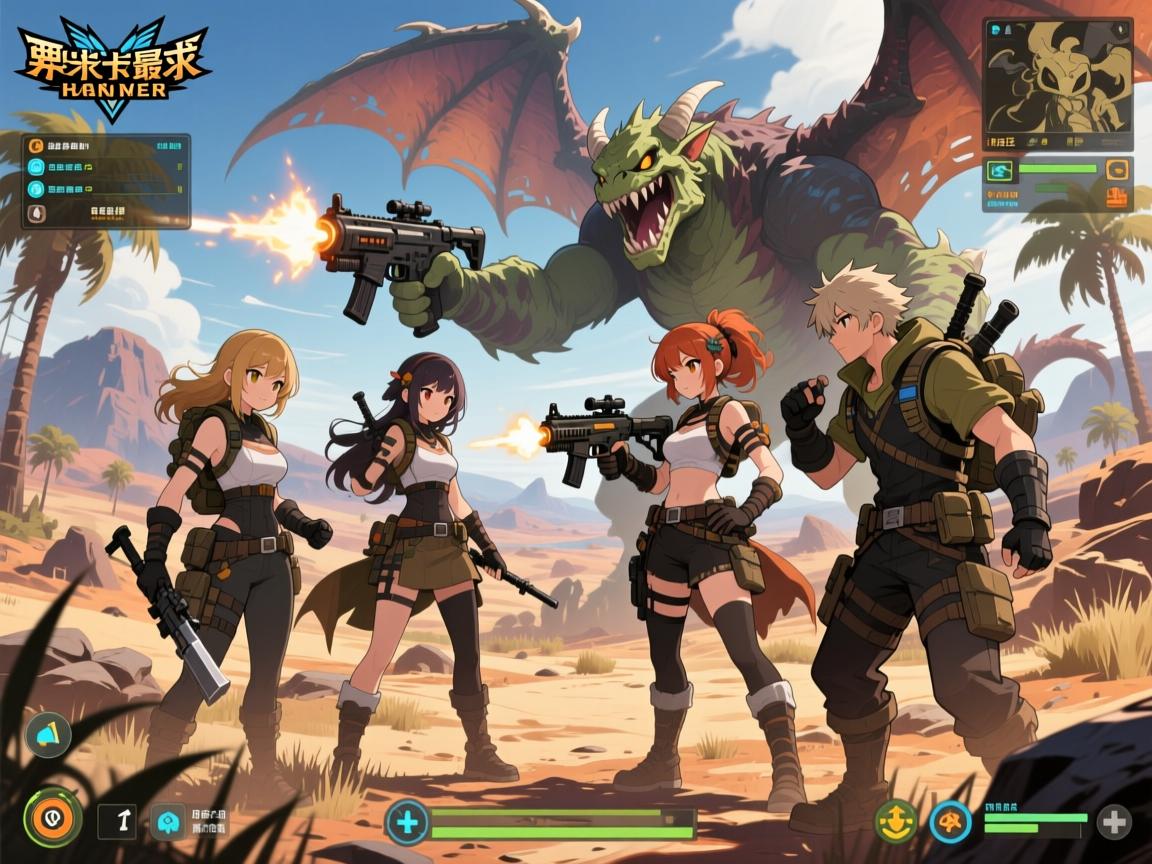
Task: Click the cyan hooded-figure icon
Action: click(x=166, y=822)
